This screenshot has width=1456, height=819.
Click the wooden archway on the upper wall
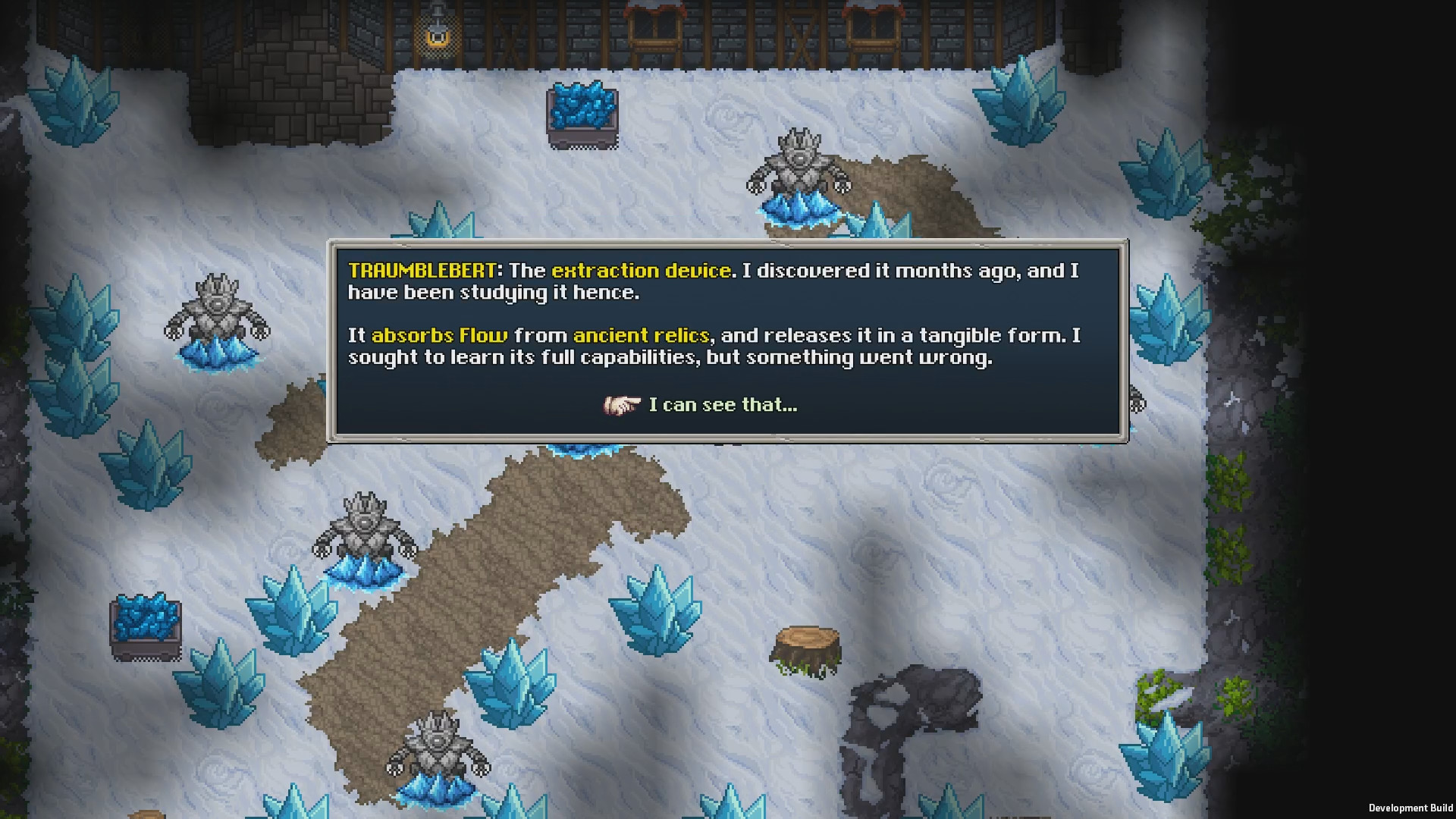654,30
